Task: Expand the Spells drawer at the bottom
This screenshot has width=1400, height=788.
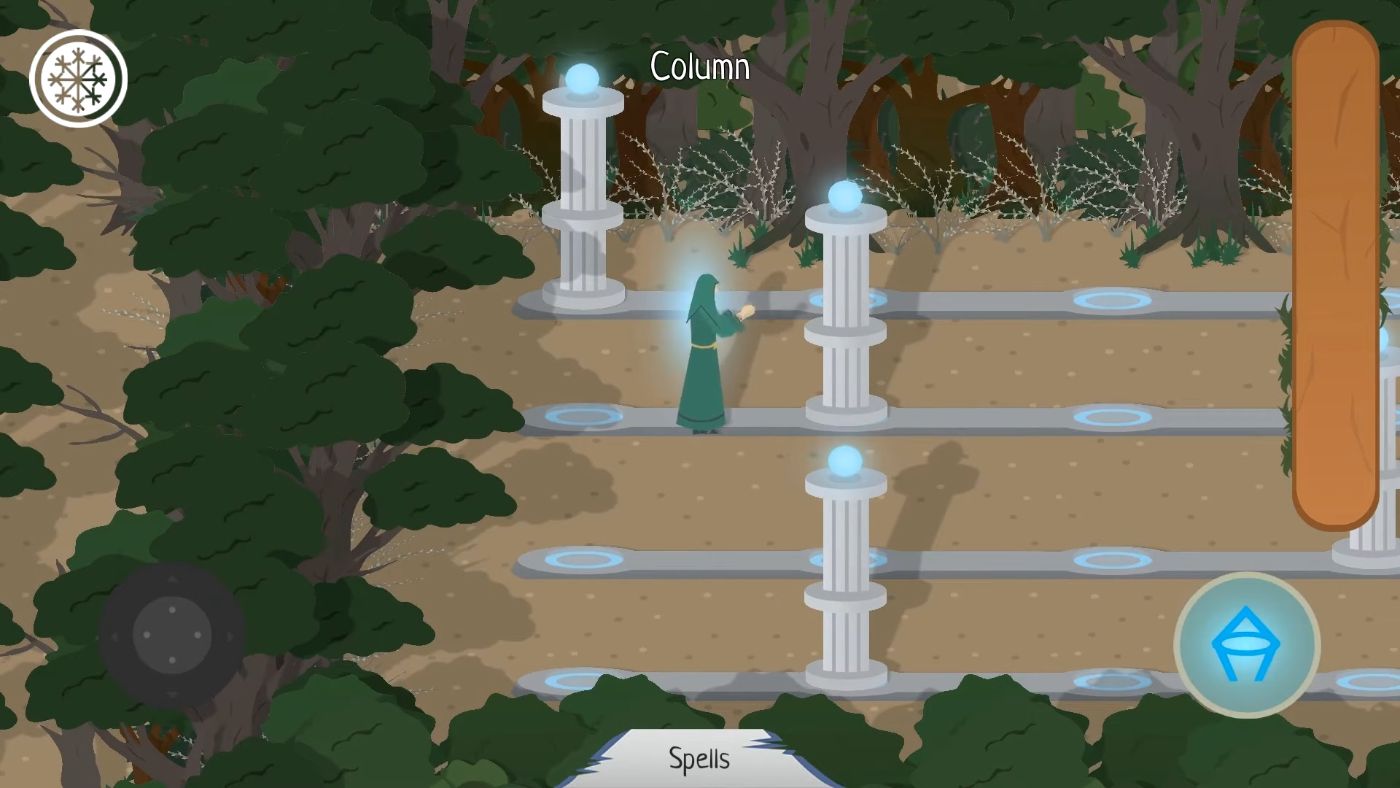Action: click(x=700, y=758)
